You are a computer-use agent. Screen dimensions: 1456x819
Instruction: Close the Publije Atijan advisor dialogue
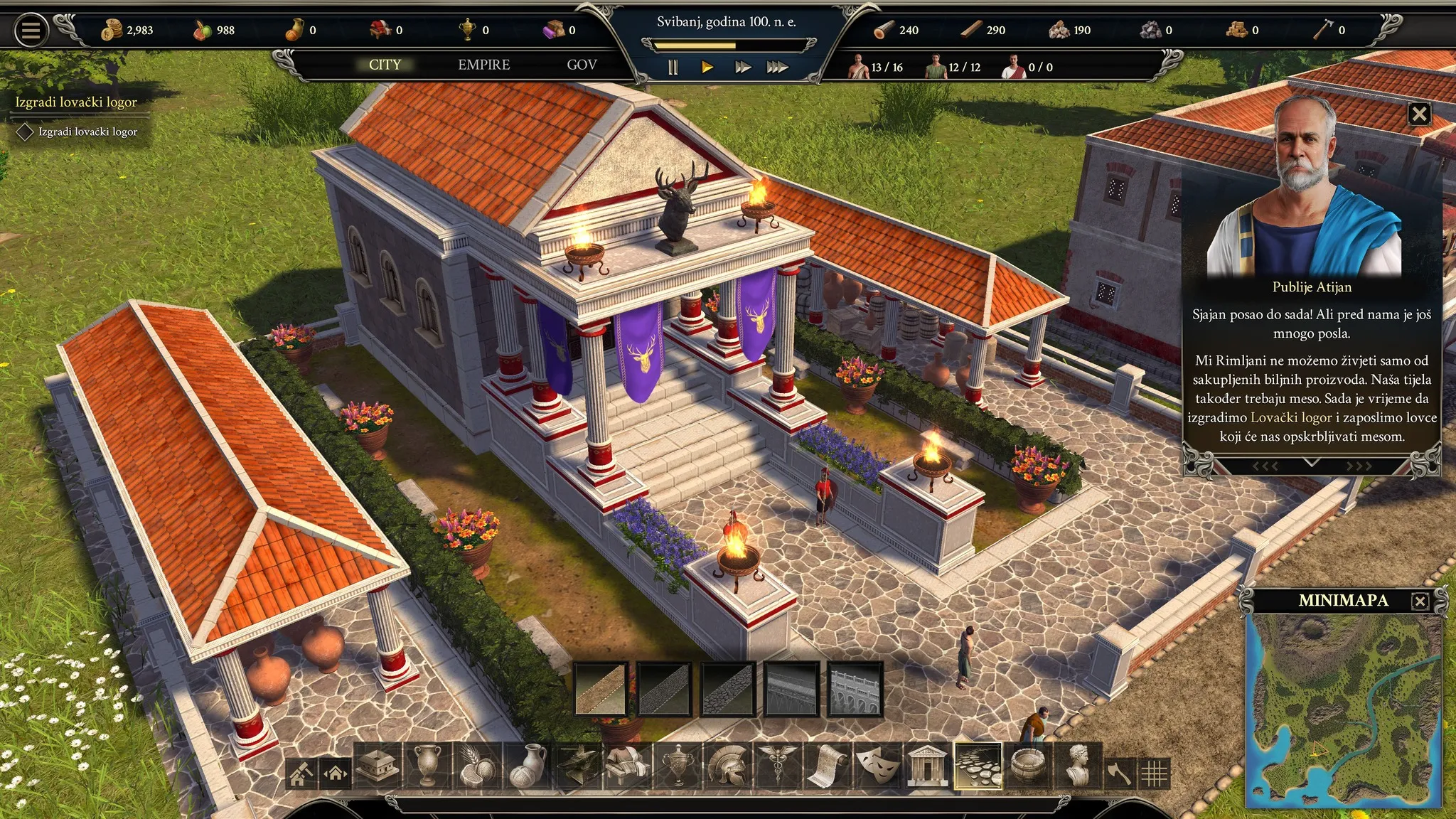(x=1419, y=114)
